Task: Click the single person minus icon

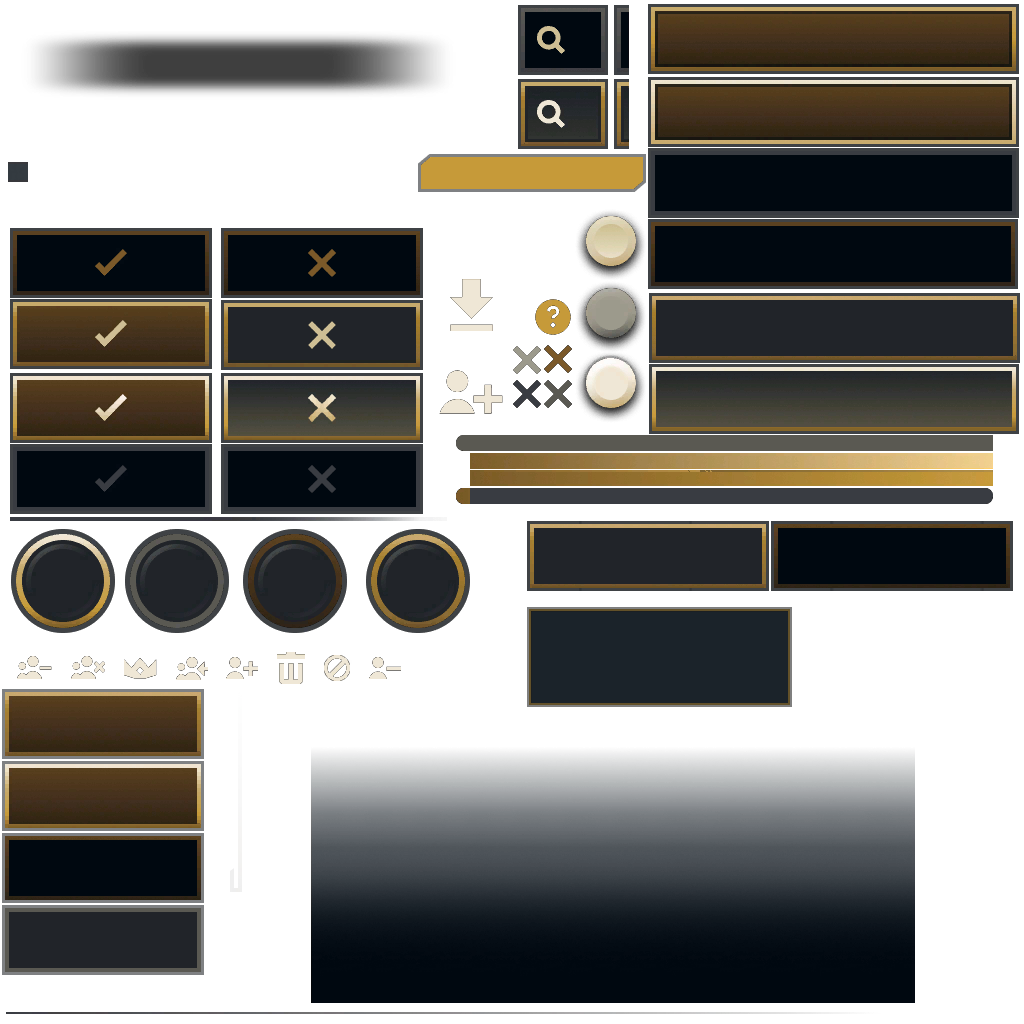Action: (385, 668)
